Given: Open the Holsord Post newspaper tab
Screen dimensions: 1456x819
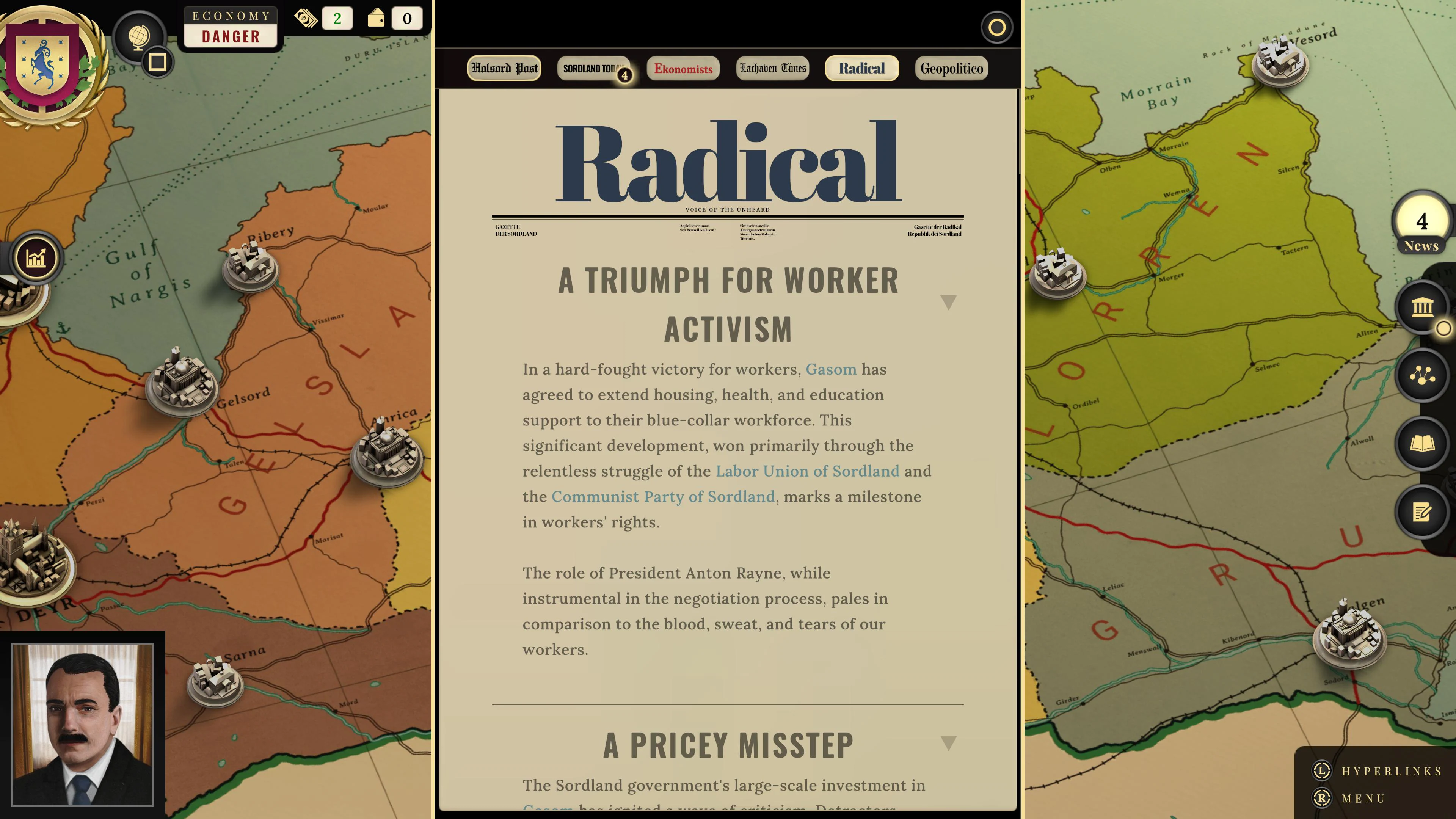Looking at the screenshot, I should click(504, 68).
